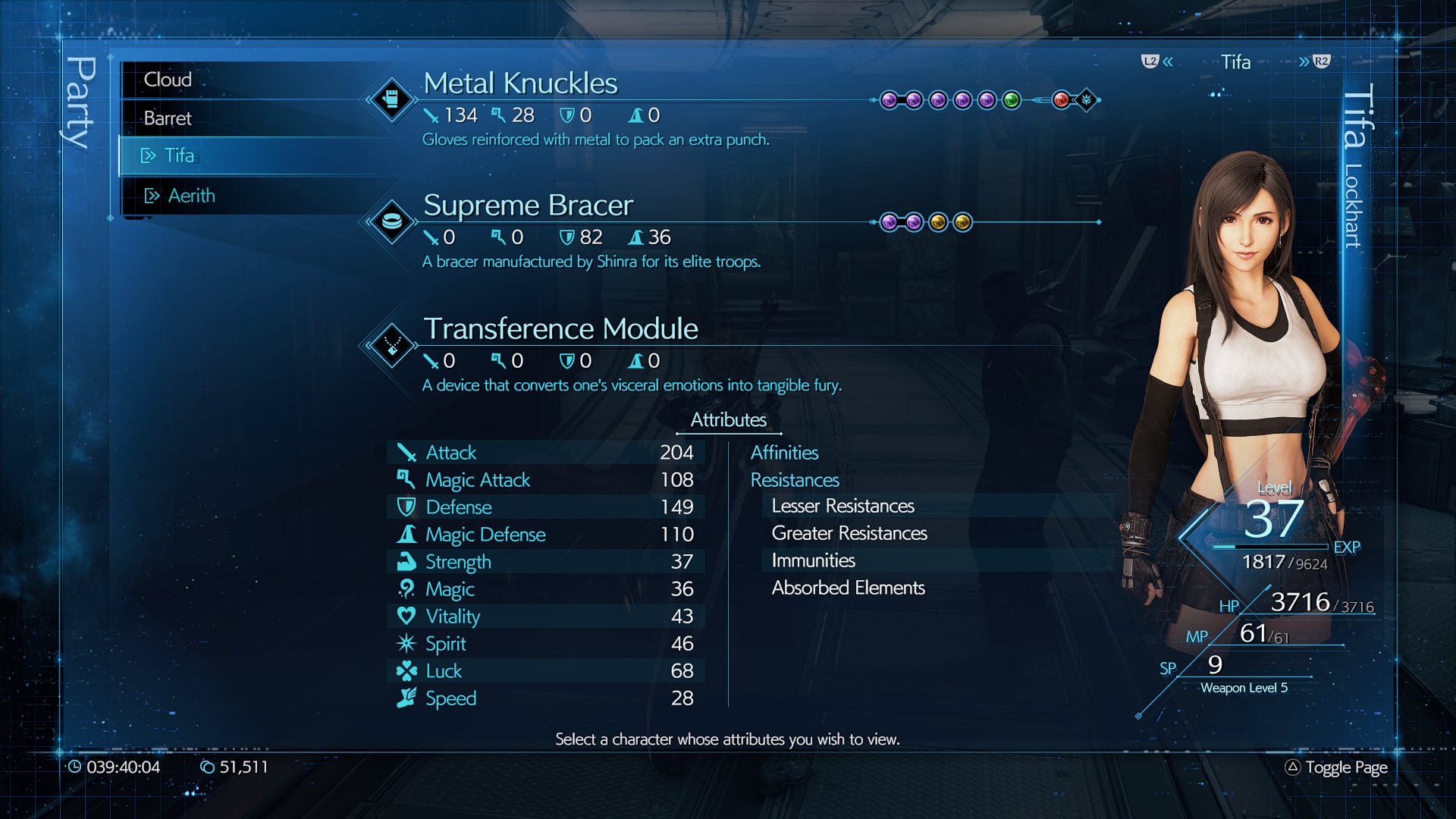The width and height of the screenshot is (1456, 819).
Task: Select Tifa in the party list
Action: pyautogui.click(x=179, y=155)
